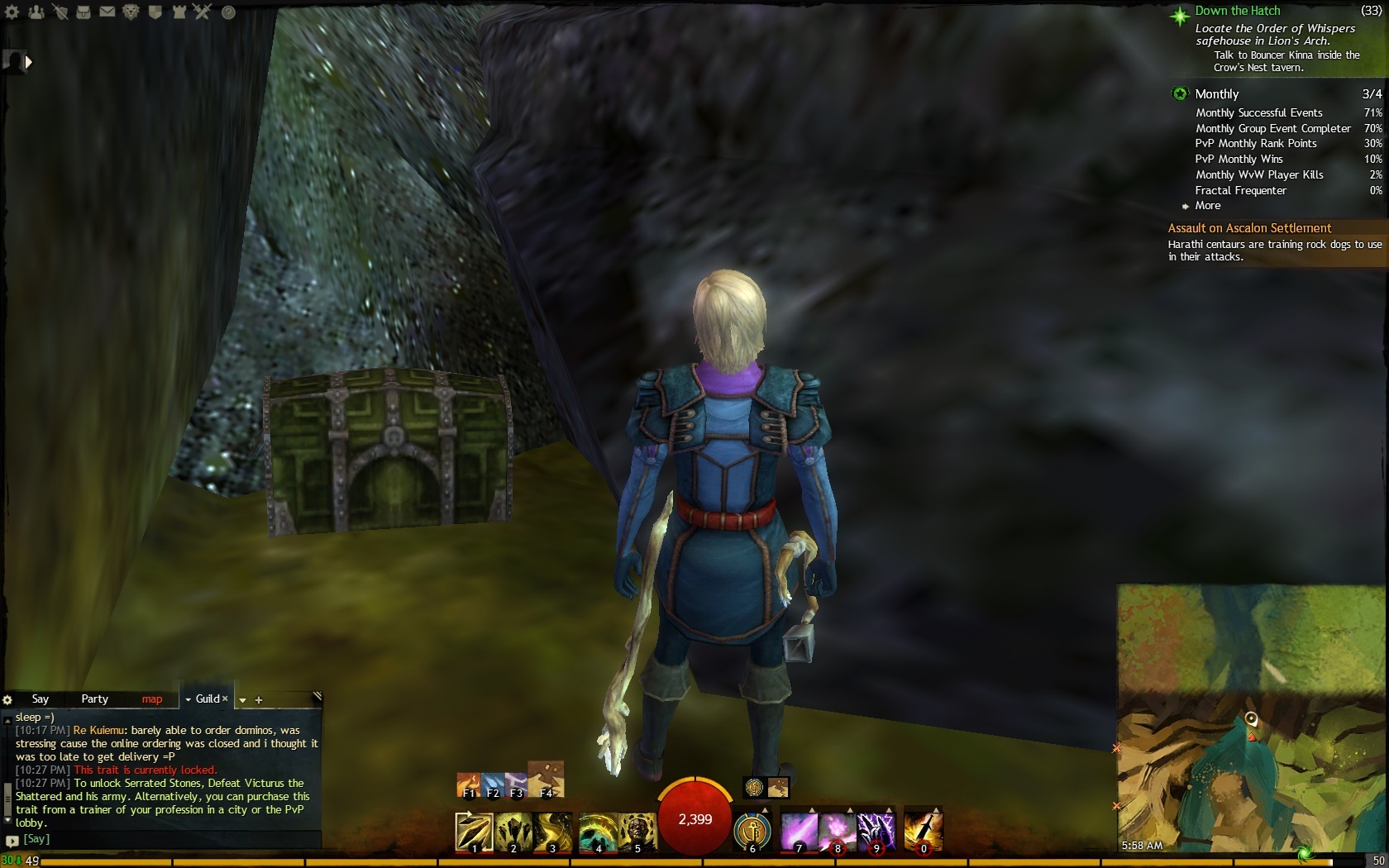
Task: Click the minimap
Action: pyautogui.click(x=1252, y=719)
